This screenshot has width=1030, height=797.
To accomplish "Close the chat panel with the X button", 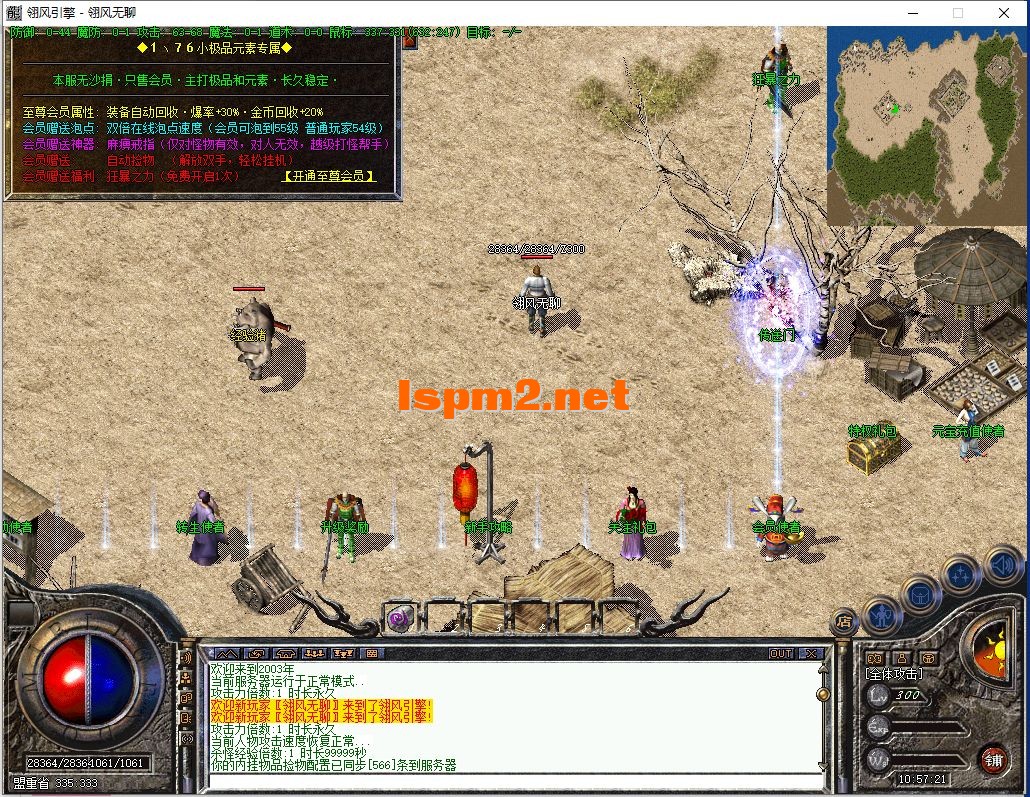I will 811,653.
